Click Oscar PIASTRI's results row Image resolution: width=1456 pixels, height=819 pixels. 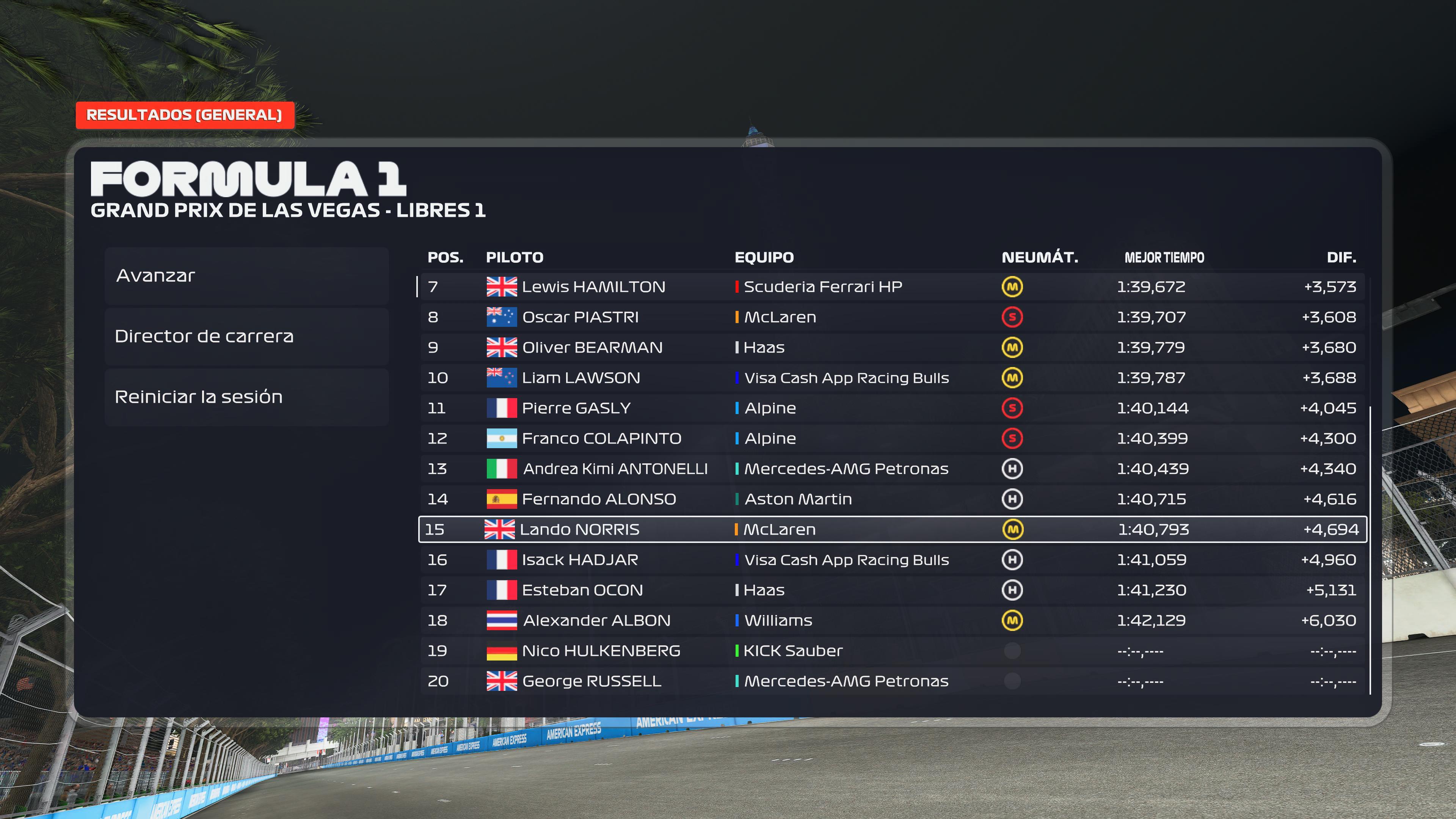pos(892,317)
